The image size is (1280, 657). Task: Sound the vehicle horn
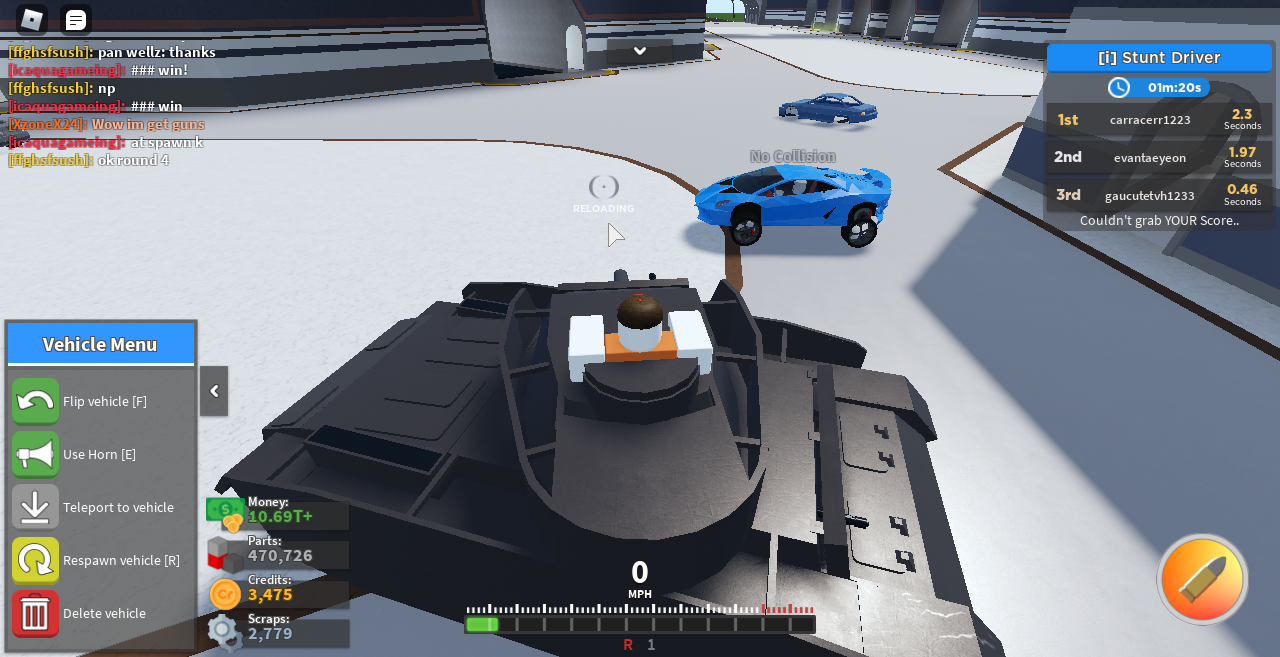[36, 454]
